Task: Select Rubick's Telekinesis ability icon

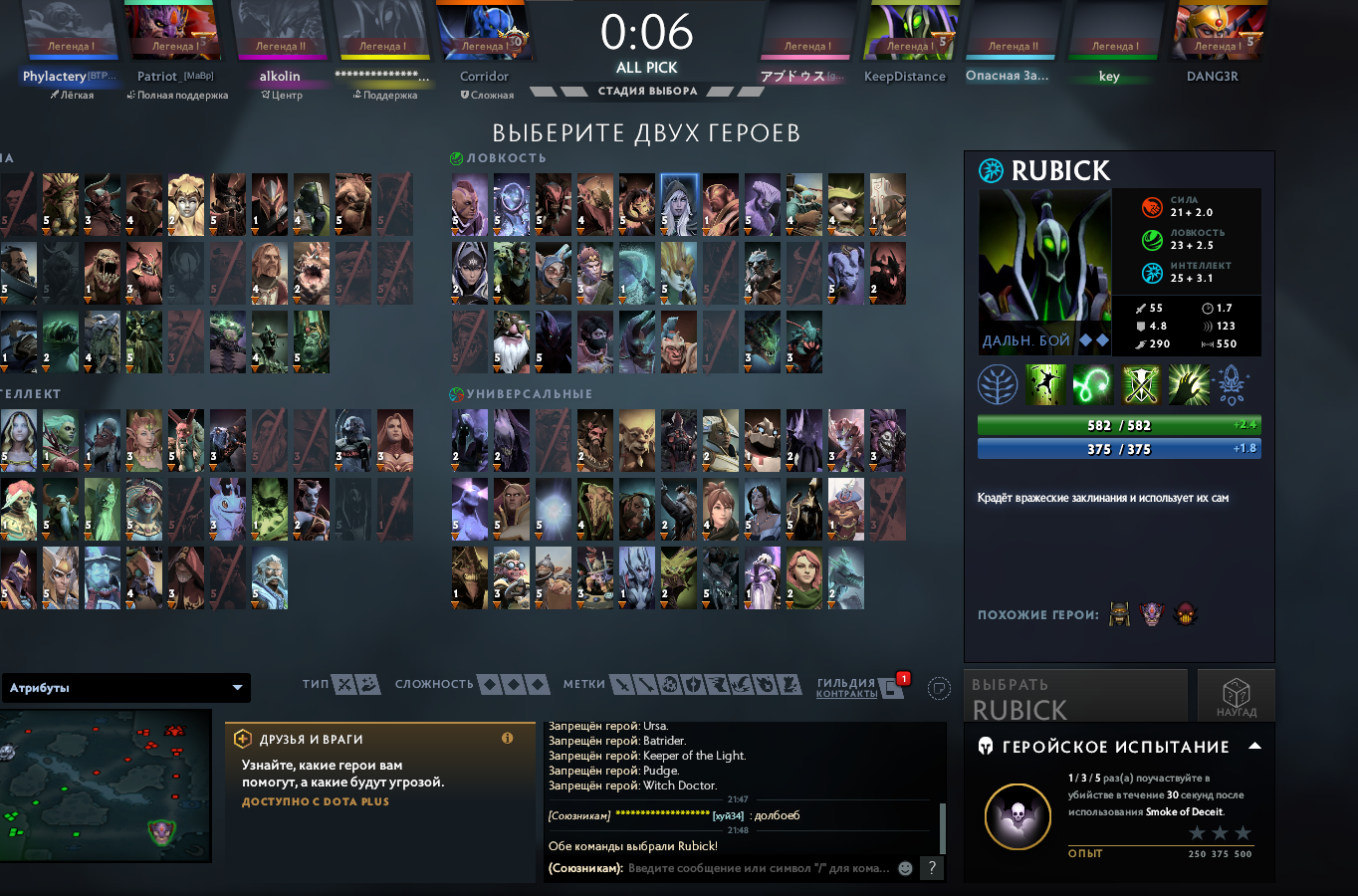Action: point(1043,385)
